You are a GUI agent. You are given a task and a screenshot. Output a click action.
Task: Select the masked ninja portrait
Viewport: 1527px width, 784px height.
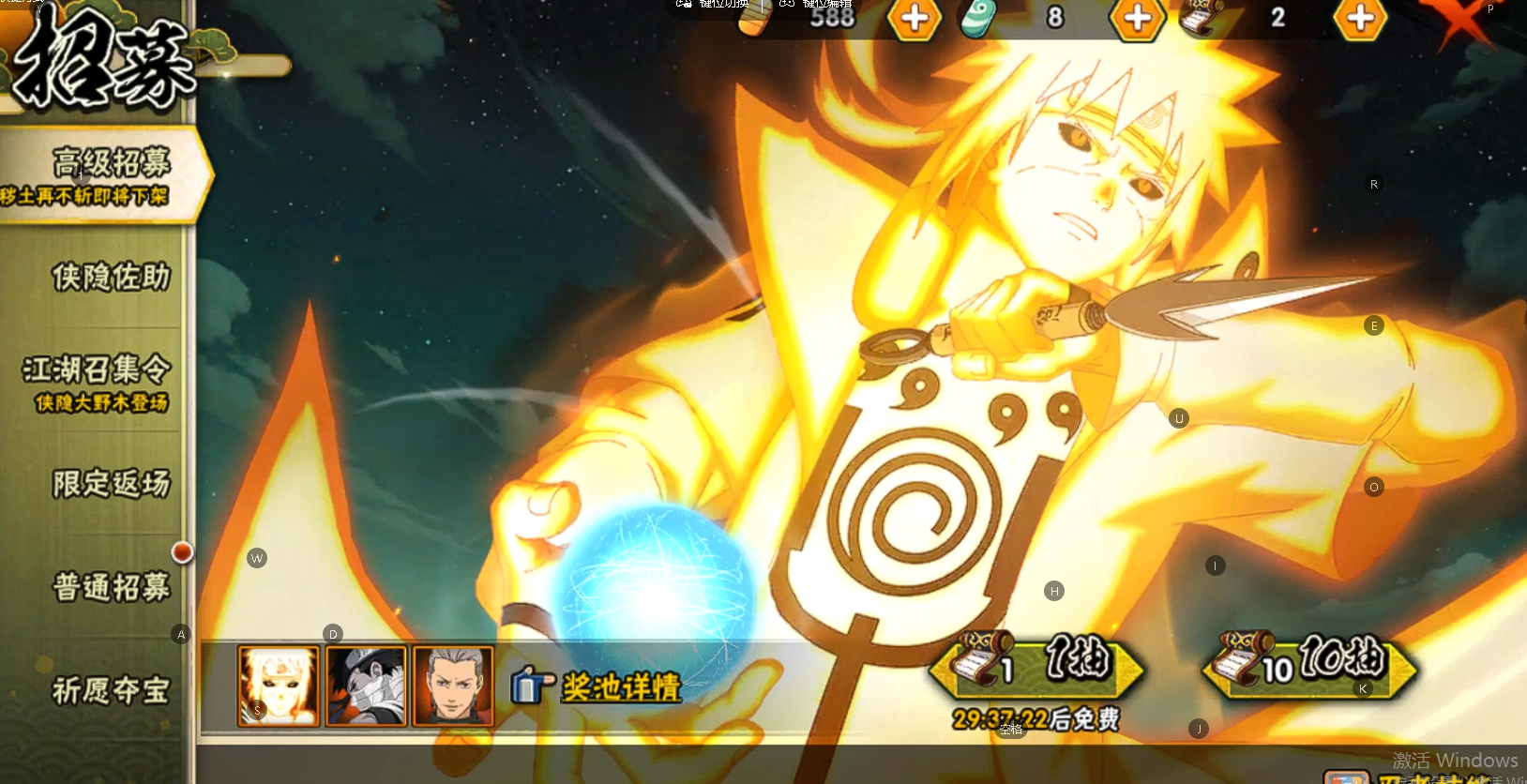(x=366, y=686)
